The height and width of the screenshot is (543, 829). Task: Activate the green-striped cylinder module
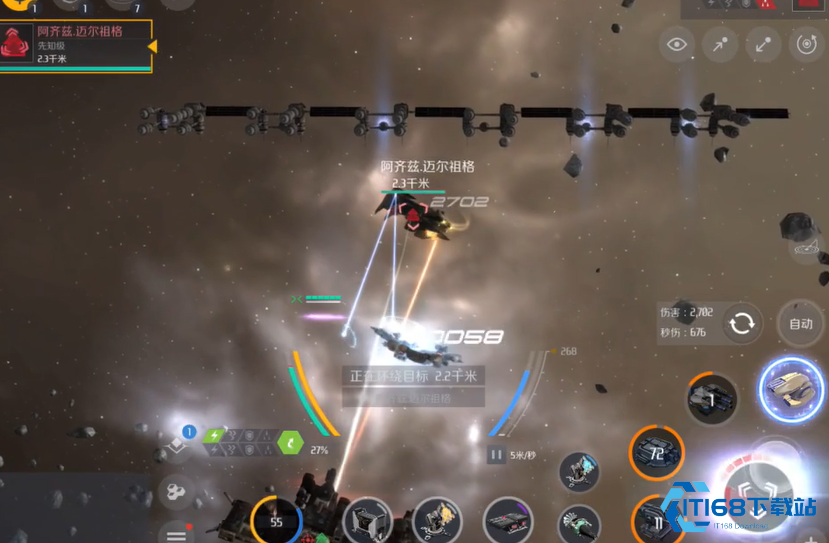tap(578, 524)
